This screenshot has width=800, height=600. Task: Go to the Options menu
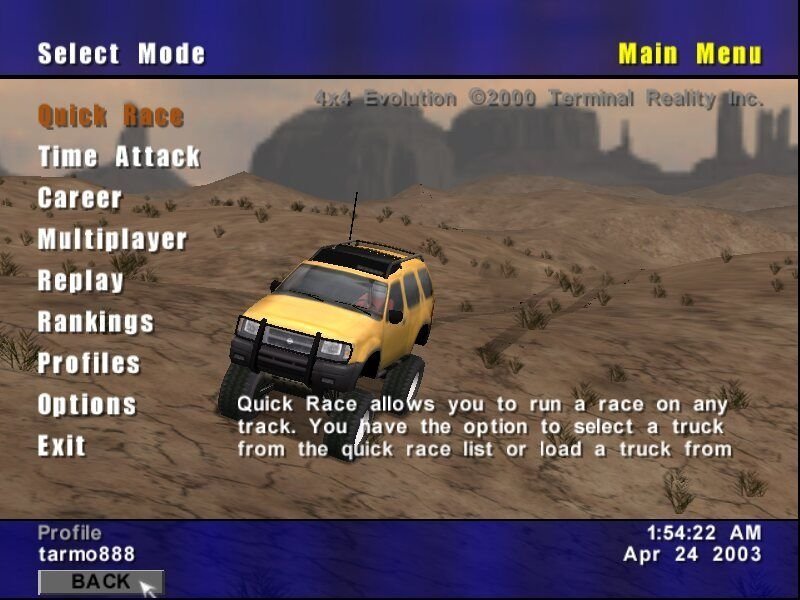[87, 405]
